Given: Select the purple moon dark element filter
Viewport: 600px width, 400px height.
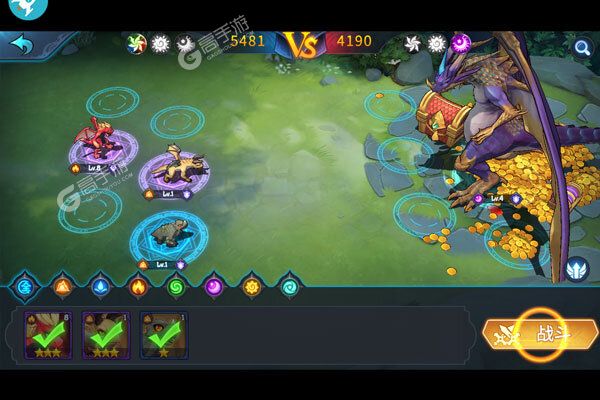Looking at the screenshot, I should pyautogui.click(x=214, y=286).
